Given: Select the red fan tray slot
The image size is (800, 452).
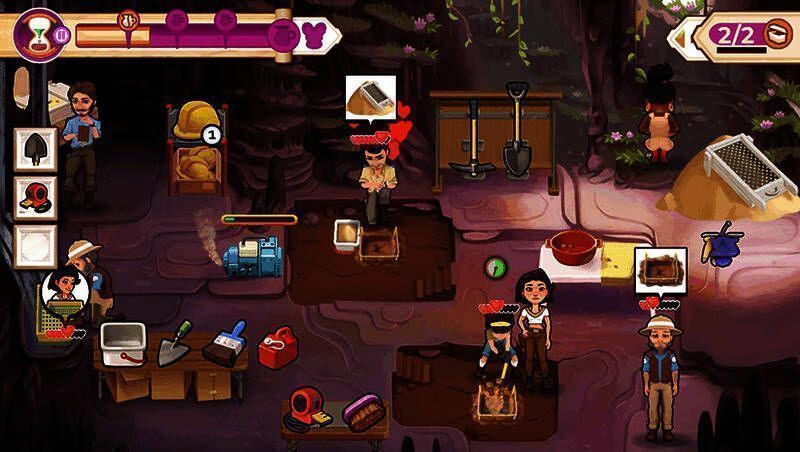Looking at the screenshot, I should coord(33,196).
